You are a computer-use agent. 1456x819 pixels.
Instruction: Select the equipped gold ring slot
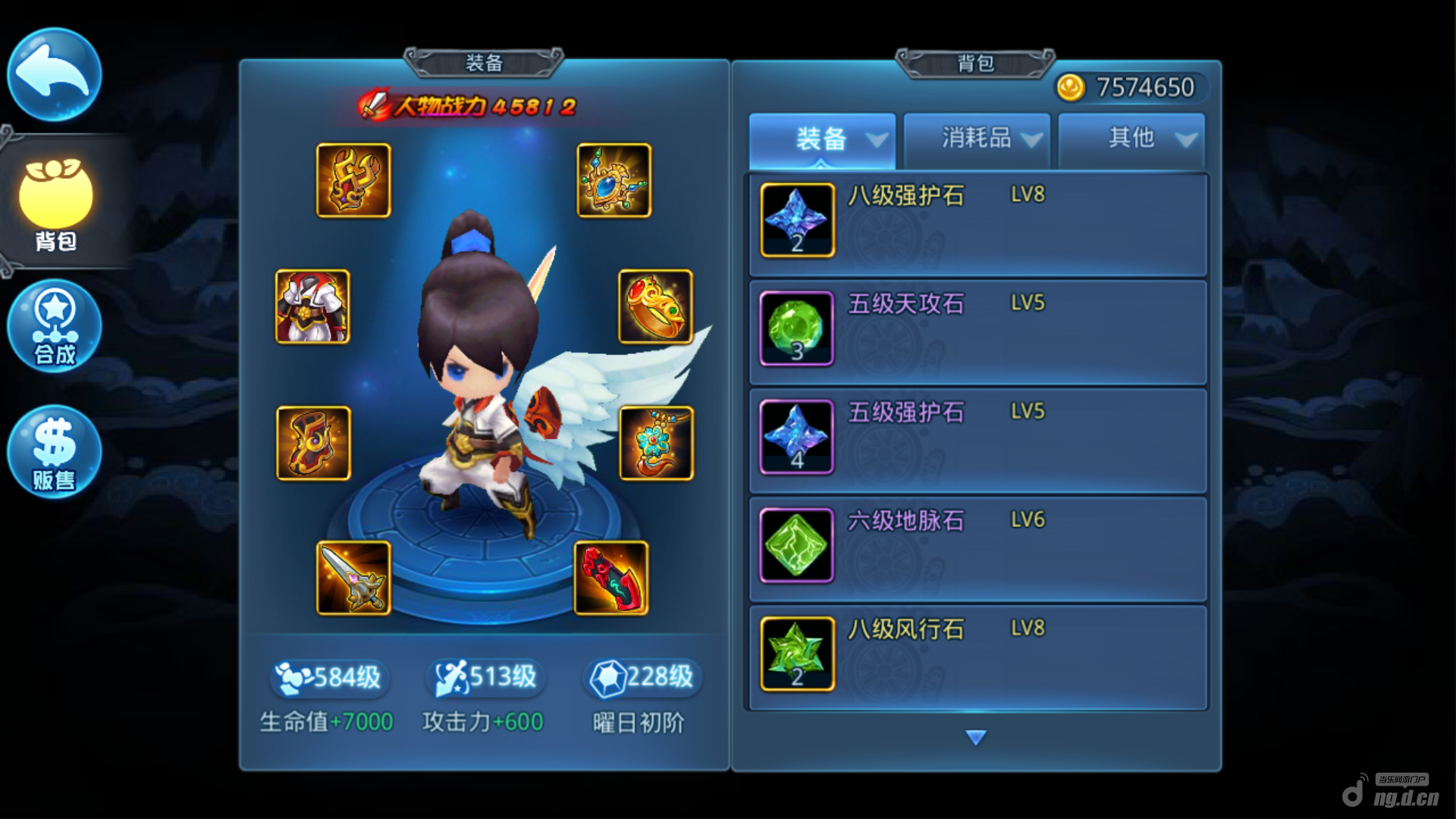(x=656, y=306)
